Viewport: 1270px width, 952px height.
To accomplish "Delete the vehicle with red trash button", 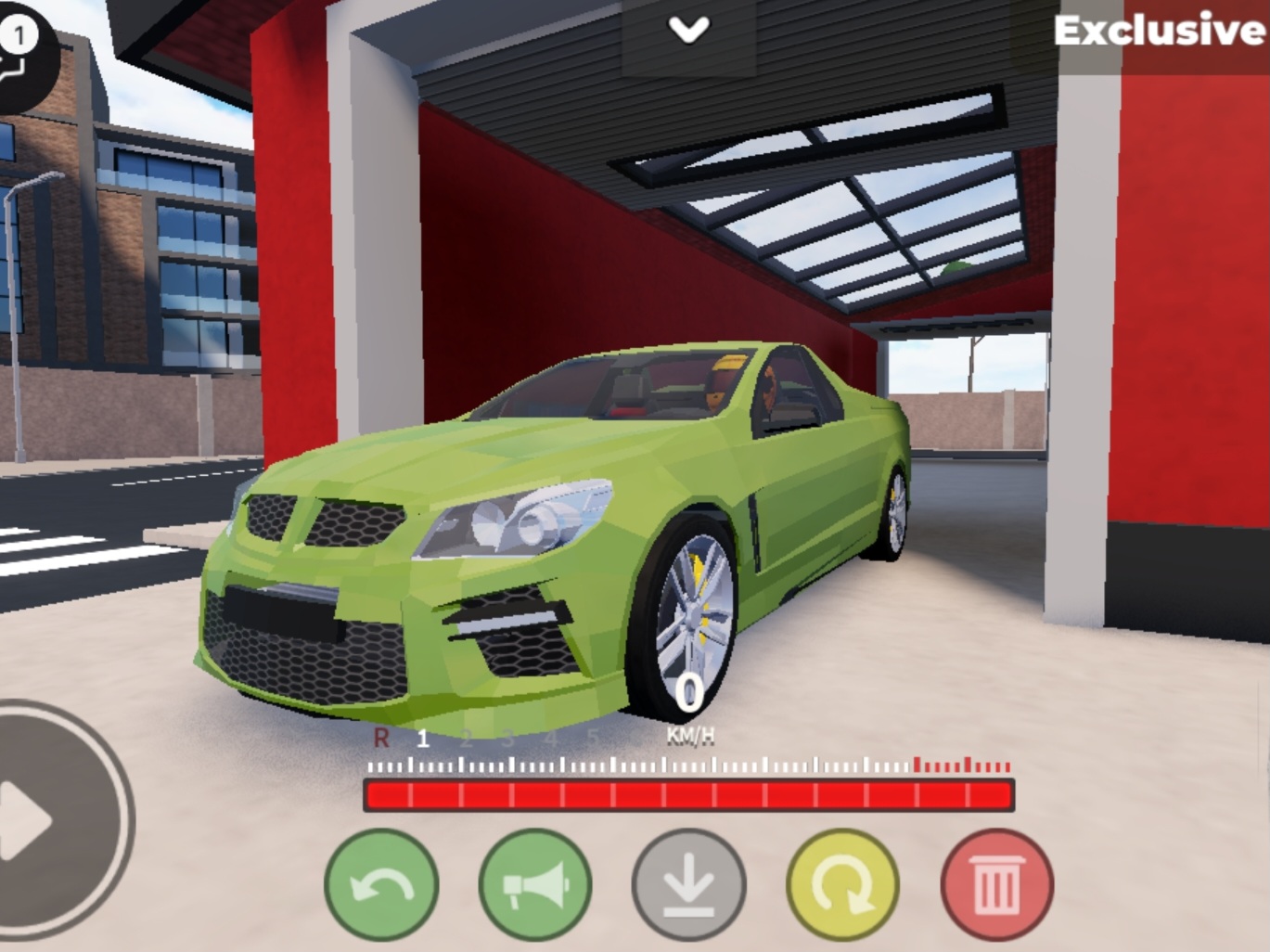I will (996, 884).
